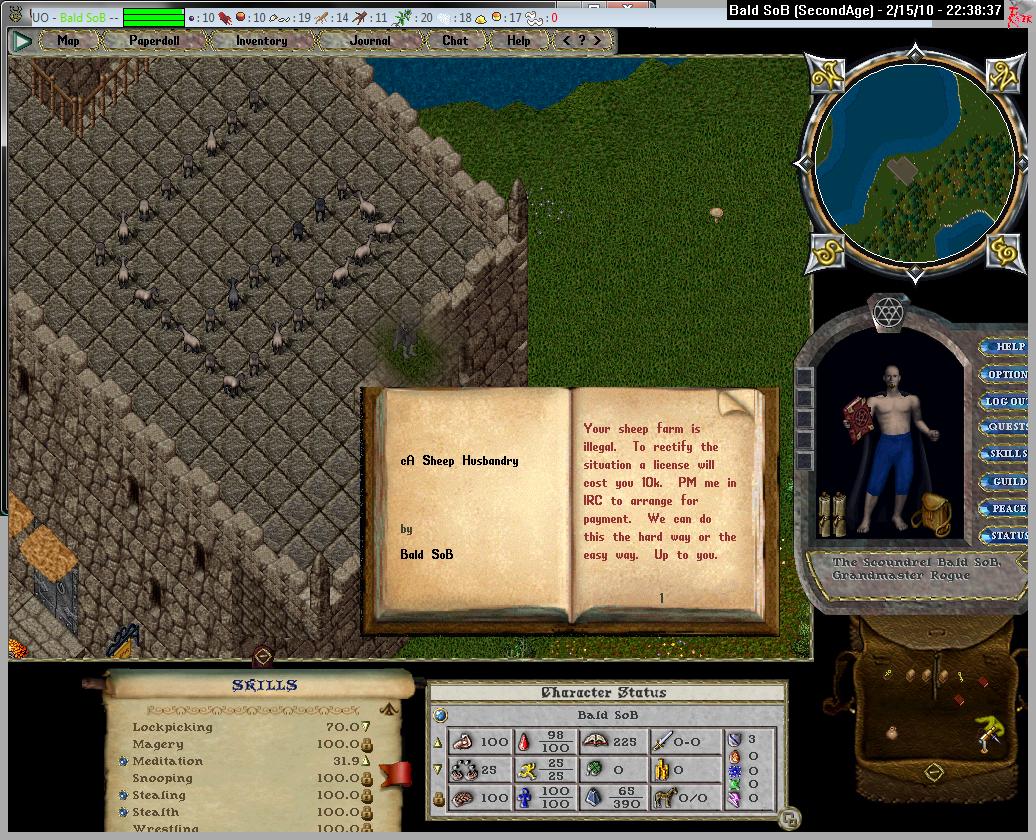
Task: Toggle the PEACE war mode button
Action: 1007,508
